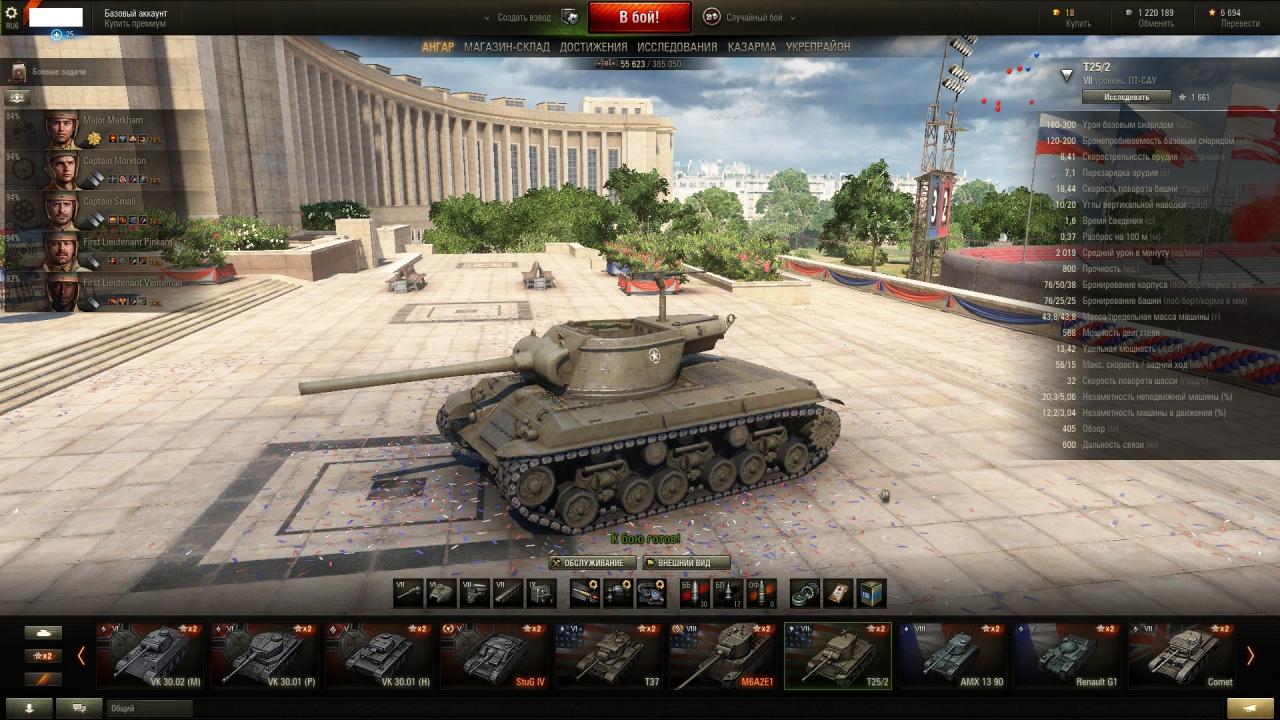The image size is (1280, 720).
Task: Open the Боевые задачи missions panel
Action: pos(58,72)
